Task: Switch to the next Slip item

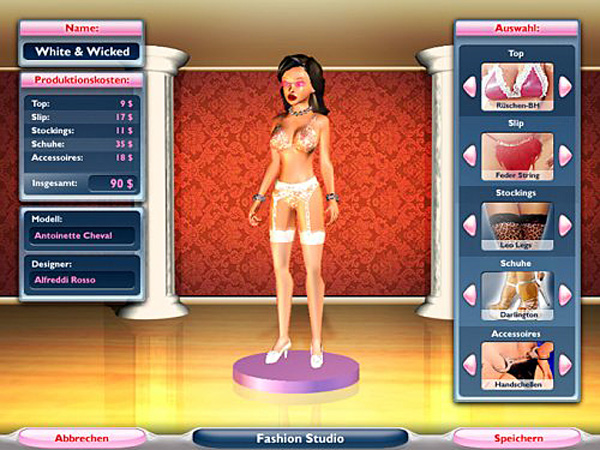Action: [565, 155]
